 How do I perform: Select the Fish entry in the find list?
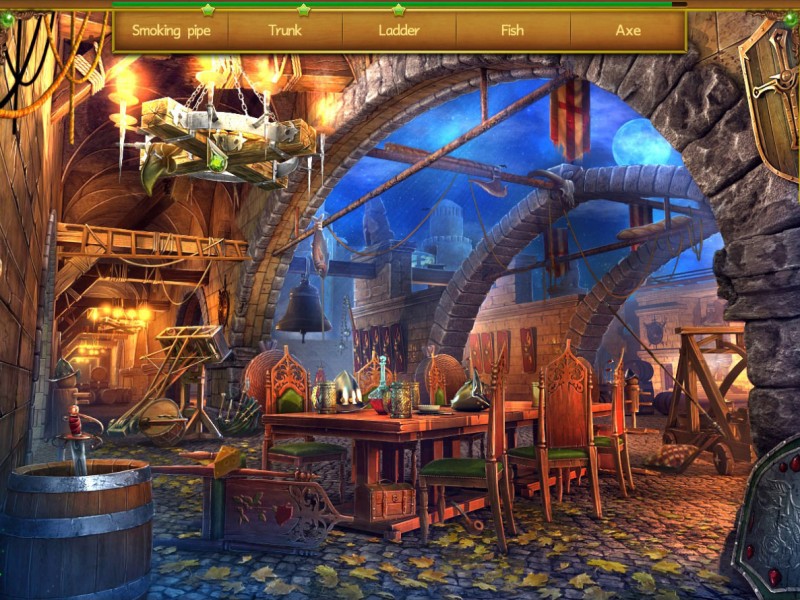(512, 31)
